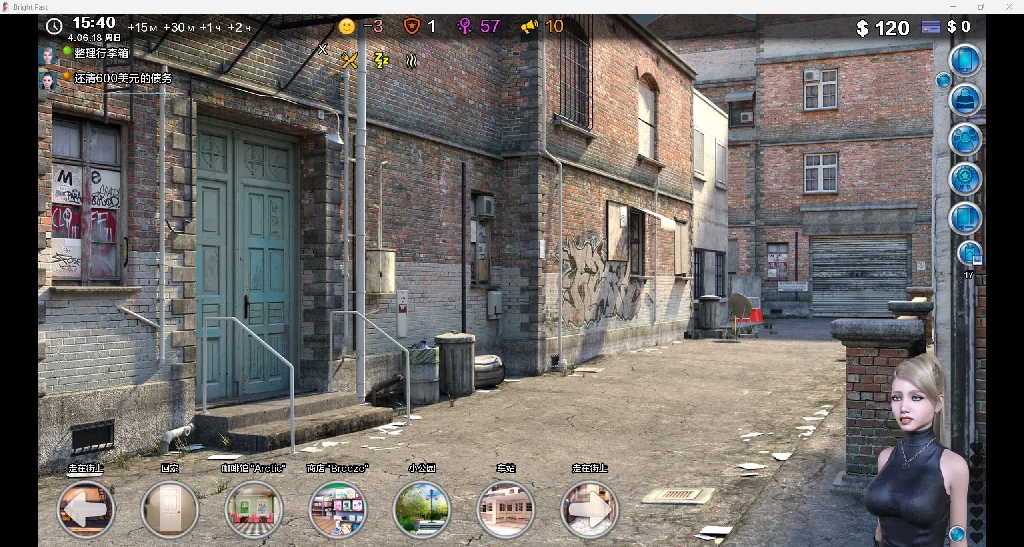Advance time by +2 hours
The height and width of the screenshot is (547, 1024).
pos(239,27)
